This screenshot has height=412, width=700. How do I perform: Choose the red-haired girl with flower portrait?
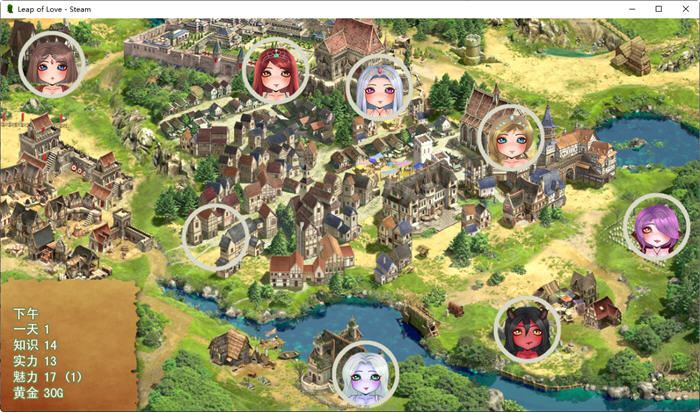pyautogui.click(x=275, y=70)
